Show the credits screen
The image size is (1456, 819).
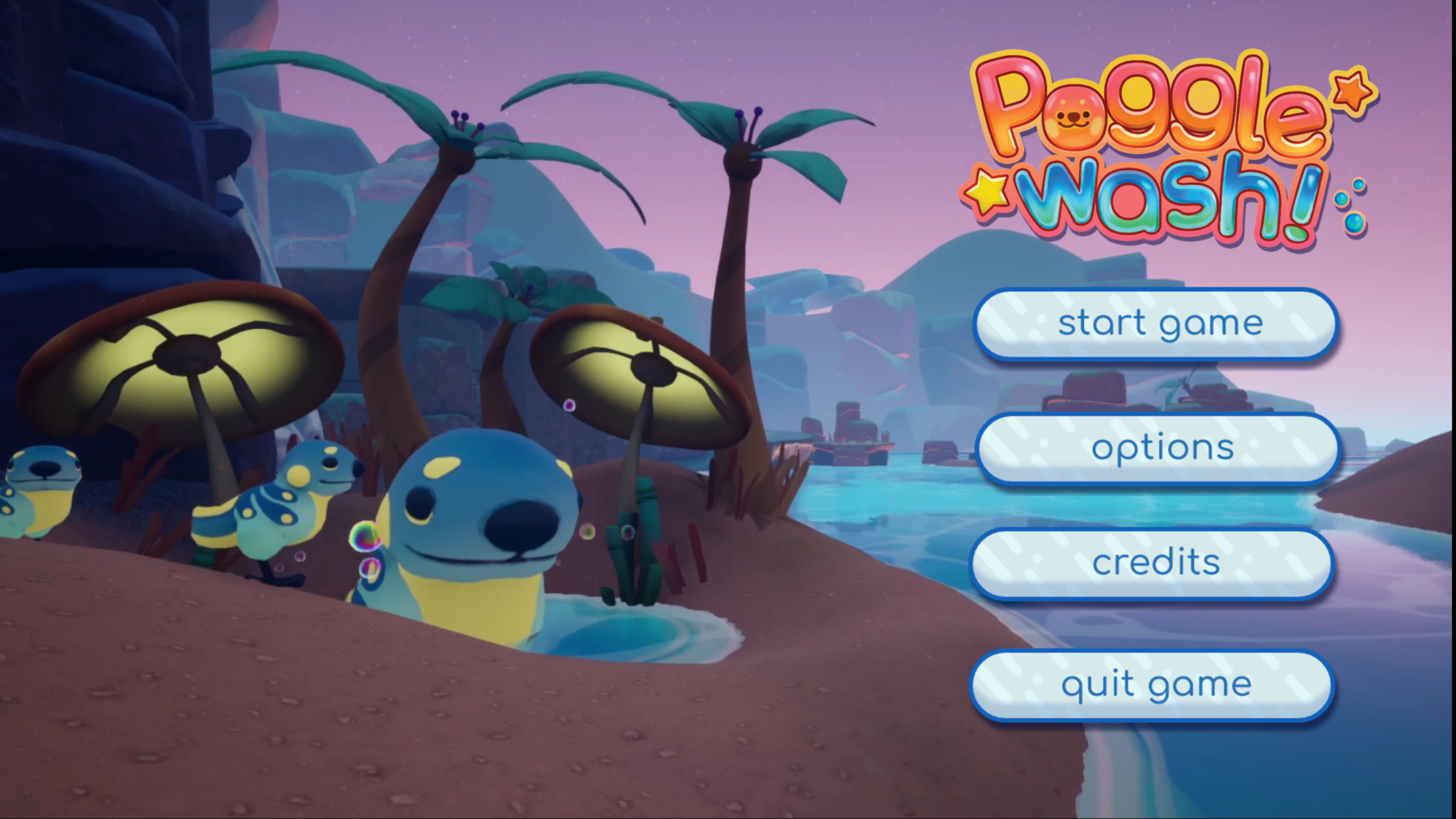click(1152, 564)
